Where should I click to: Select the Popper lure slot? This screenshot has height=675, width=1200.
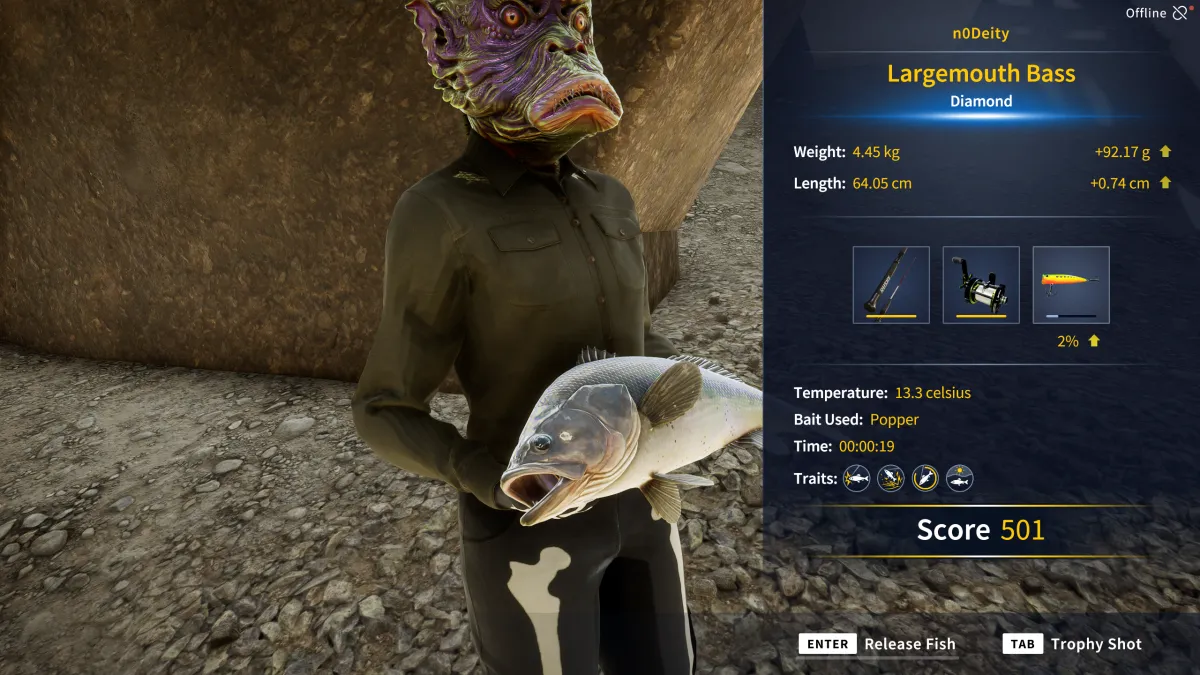[1071, 285]
